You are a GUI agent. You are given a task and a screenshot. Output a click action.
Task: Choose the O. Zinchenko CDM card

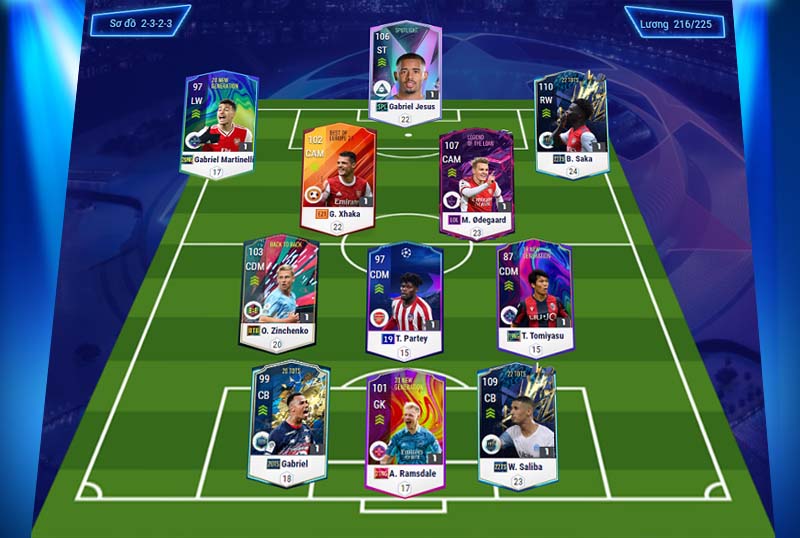(279, 288)
